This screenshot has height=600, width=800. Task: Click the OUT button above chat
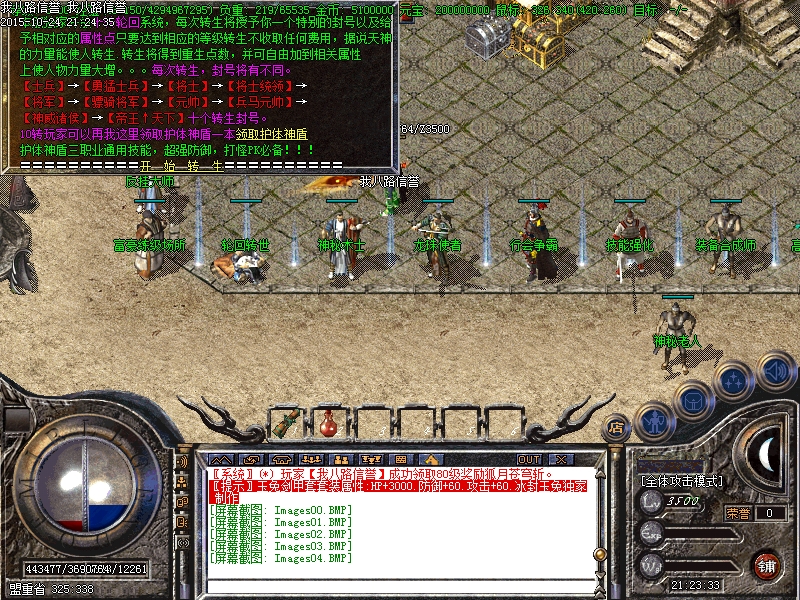tap(529, 459)
